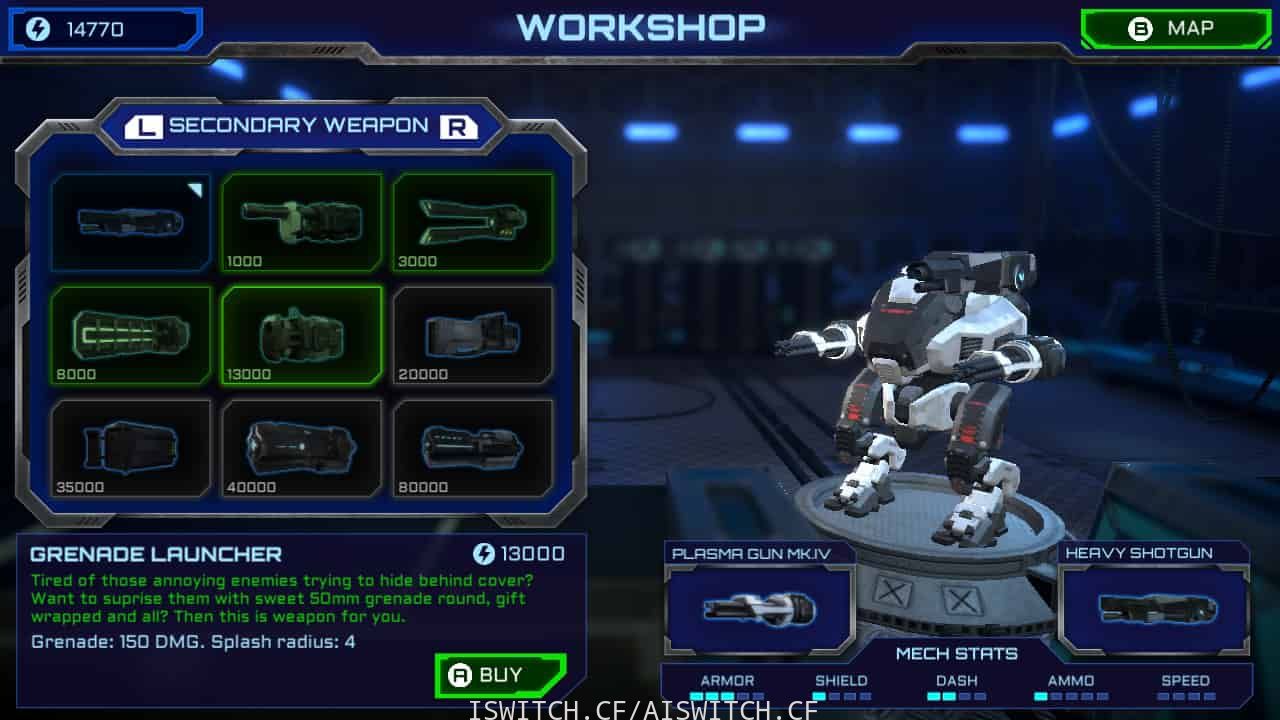Open the Plasma Gun MK.IV equipped slot
This screenshot has width=1280, height=720.
pos(759,608)
